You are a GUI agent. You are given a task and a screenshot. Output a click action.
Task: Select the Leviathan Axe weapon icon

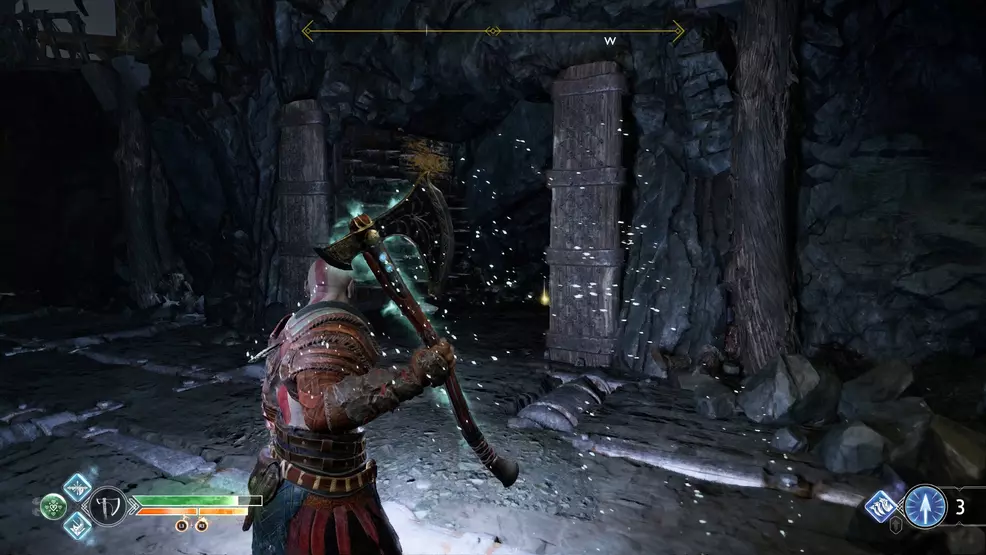pyautogui.click(x=108, y=505)
